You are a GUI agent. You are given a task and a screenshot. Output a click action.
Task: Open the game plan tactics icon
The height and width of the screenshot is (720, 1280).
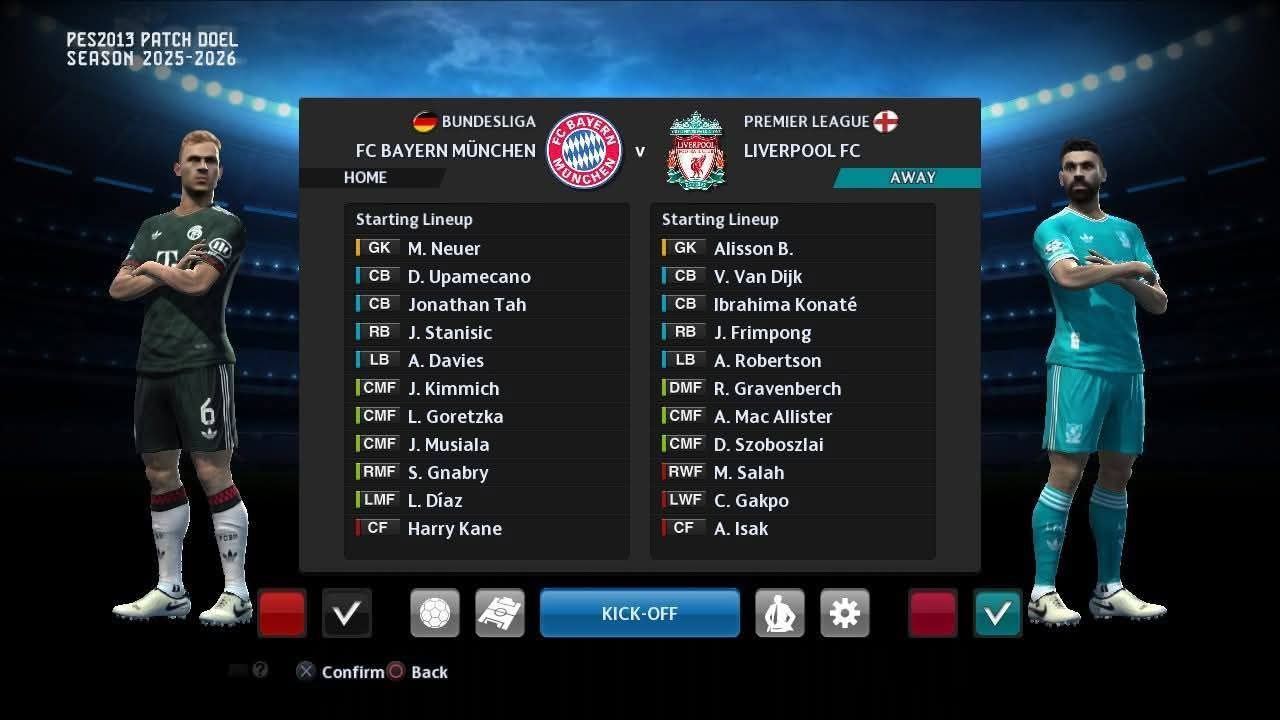pos(780,613)
